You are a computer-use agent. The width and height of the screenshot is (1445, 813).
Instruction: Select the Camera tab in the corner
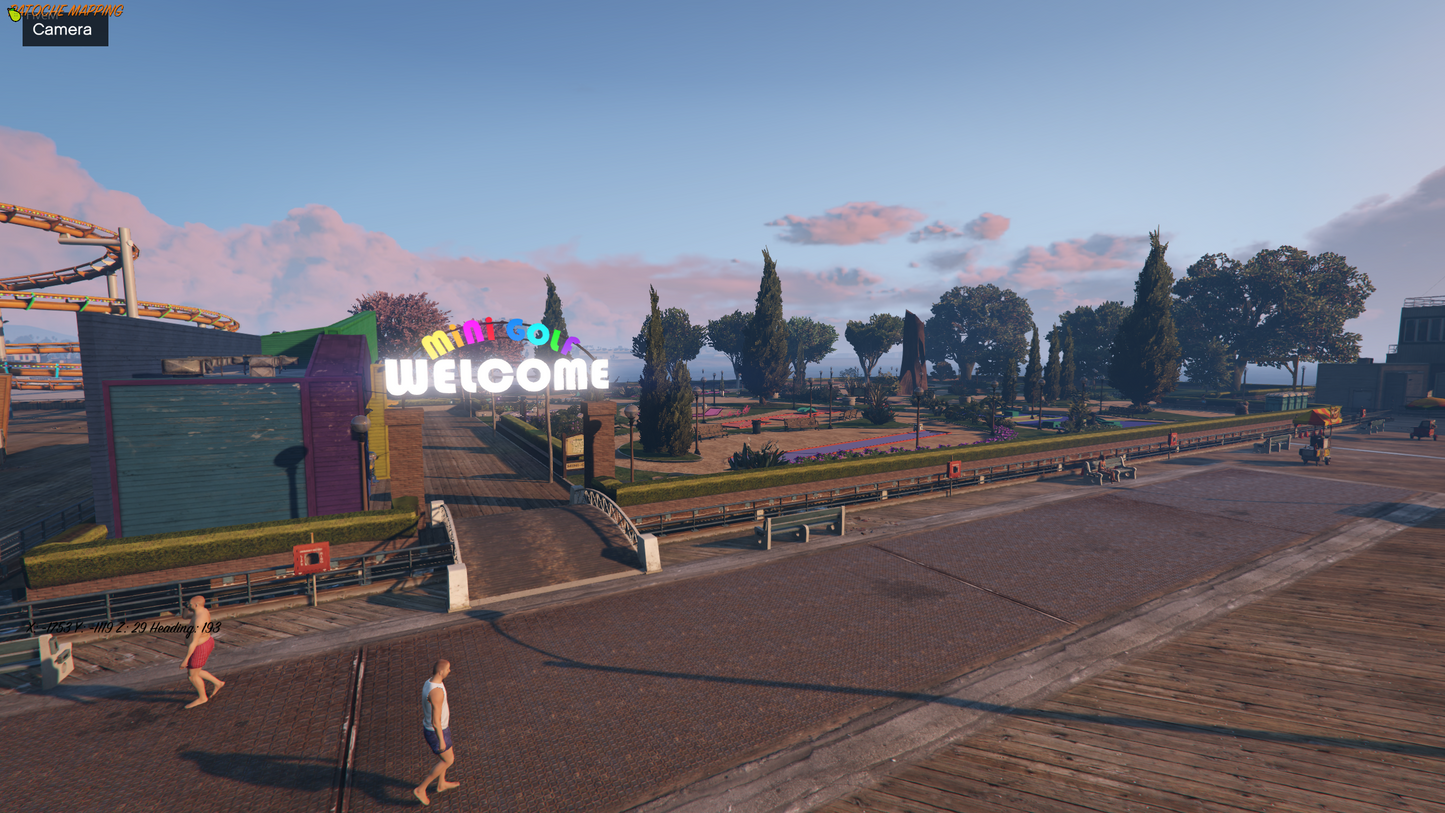[x=65, y=30]
